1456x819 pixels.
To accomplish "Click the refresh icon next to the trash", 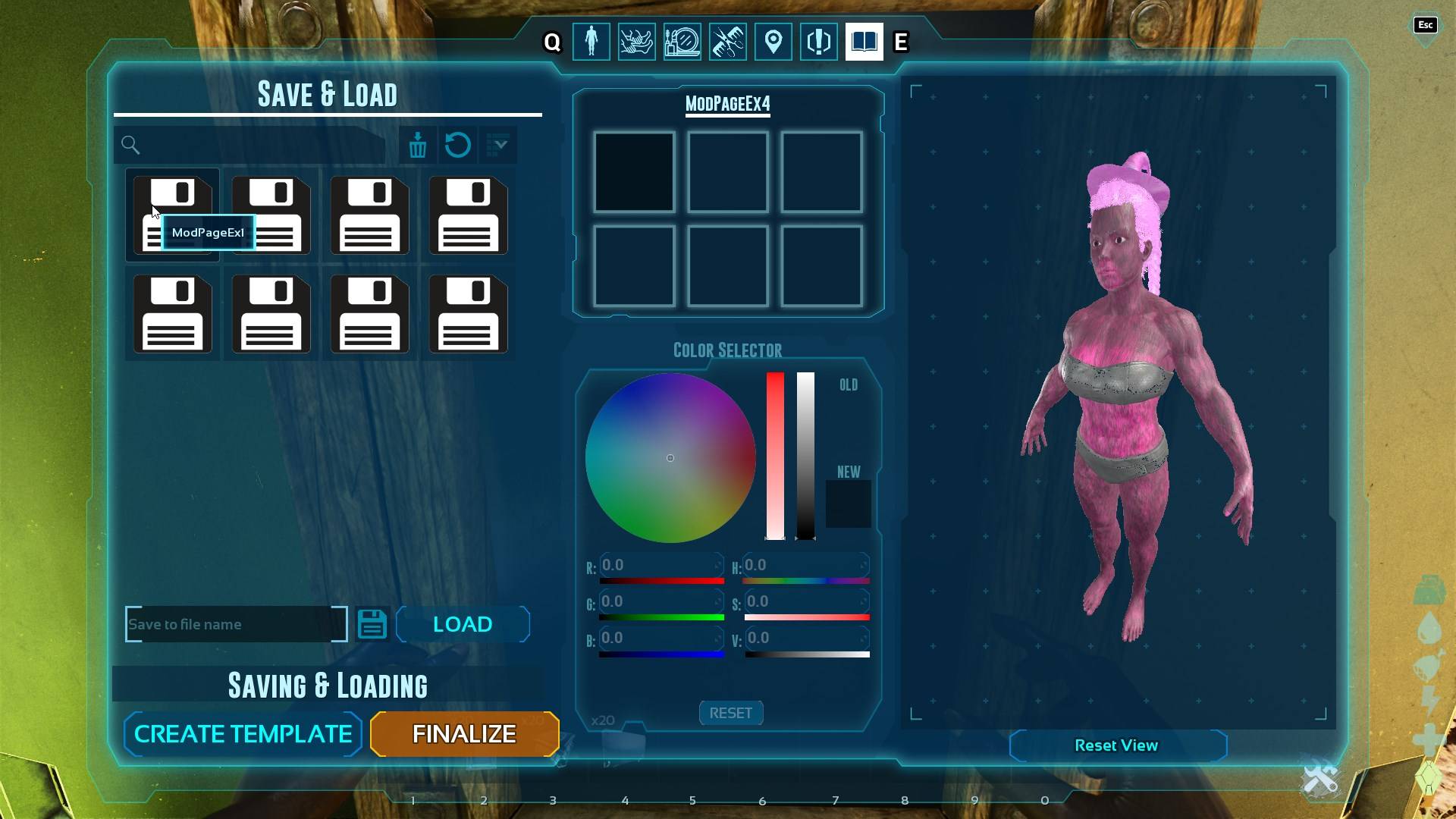I will pos(457,145).
